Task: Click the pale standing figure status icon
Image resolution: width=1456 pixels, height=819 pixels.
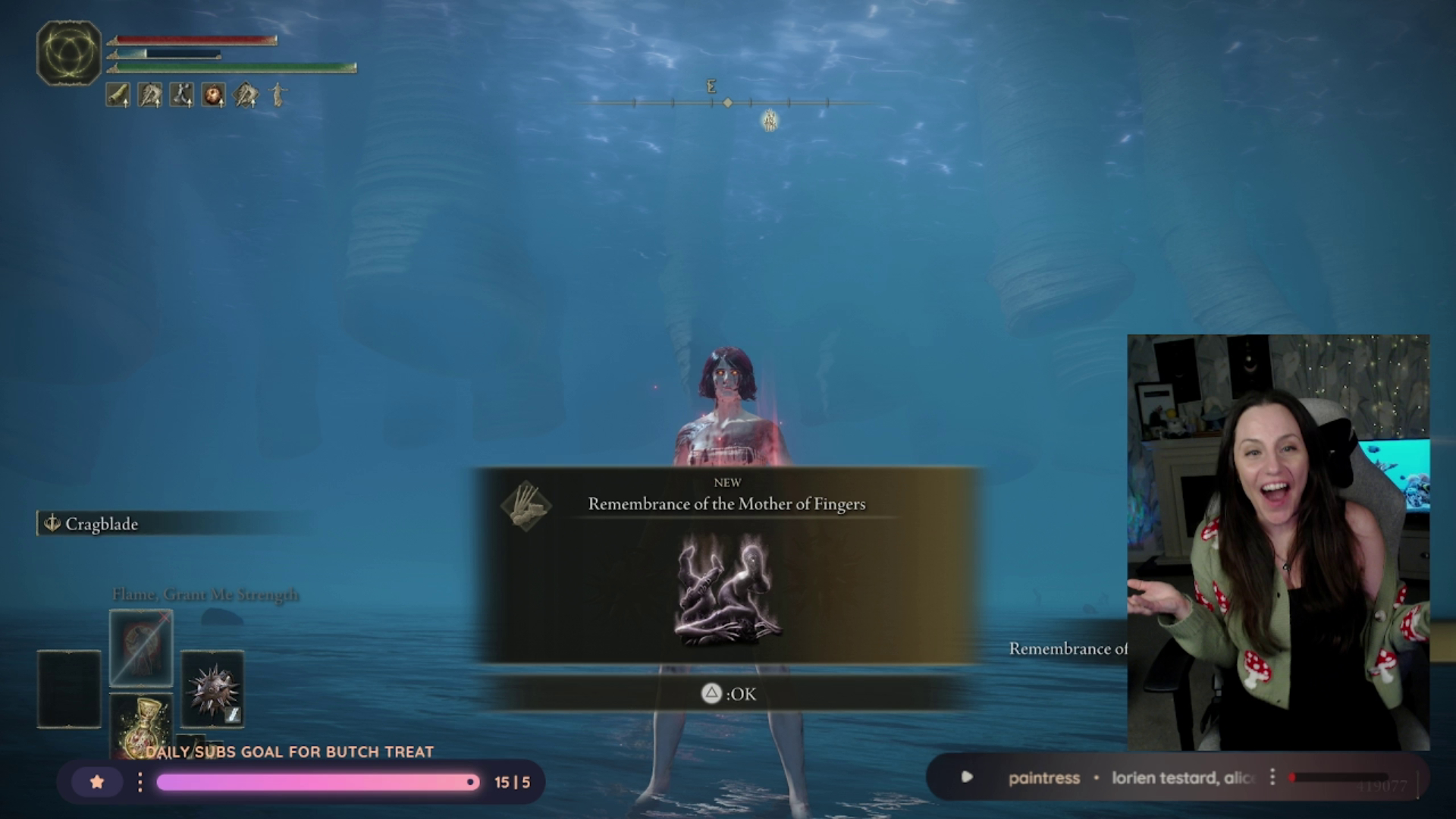Action: [278, 95]
